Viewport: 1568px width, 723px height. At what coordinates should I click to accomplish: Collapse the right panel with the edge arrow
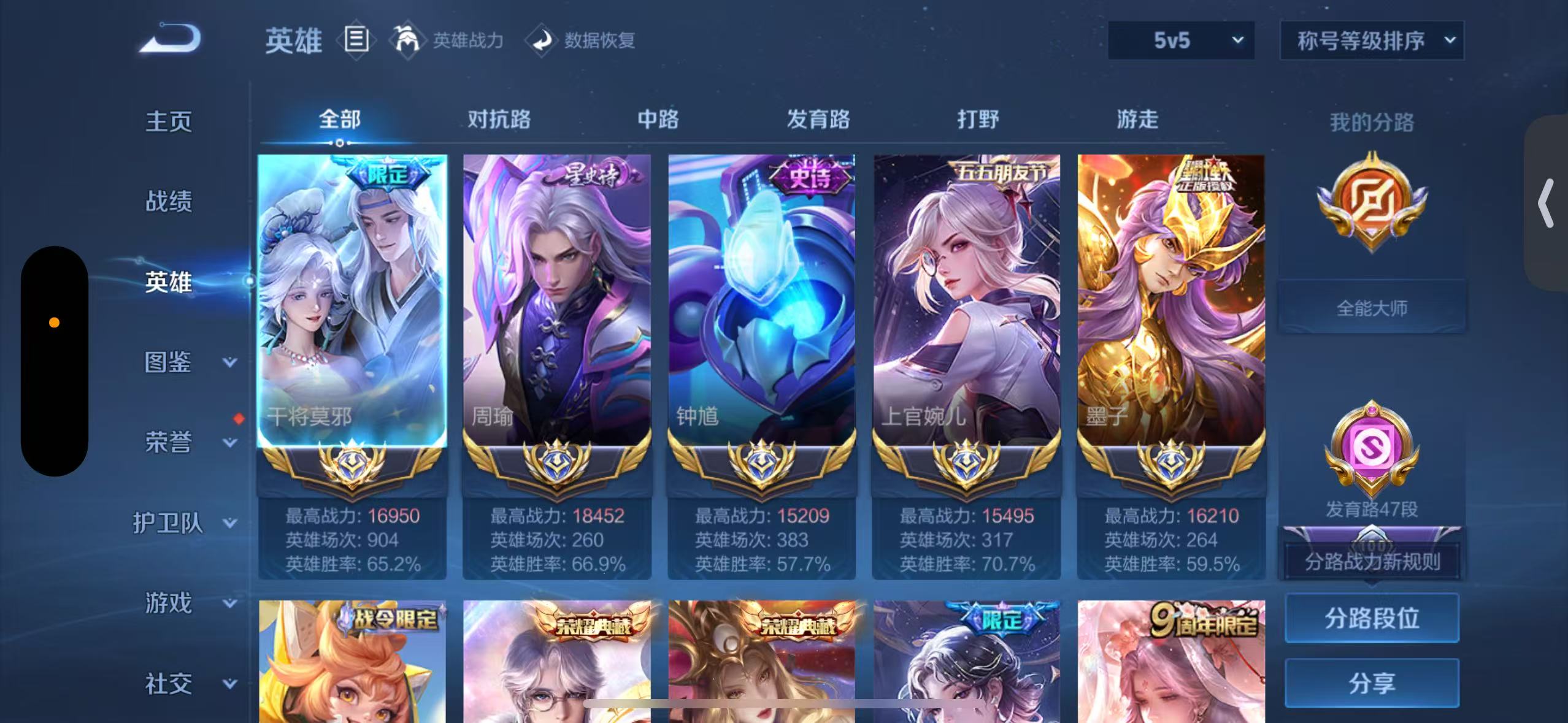coord(1547,203)
